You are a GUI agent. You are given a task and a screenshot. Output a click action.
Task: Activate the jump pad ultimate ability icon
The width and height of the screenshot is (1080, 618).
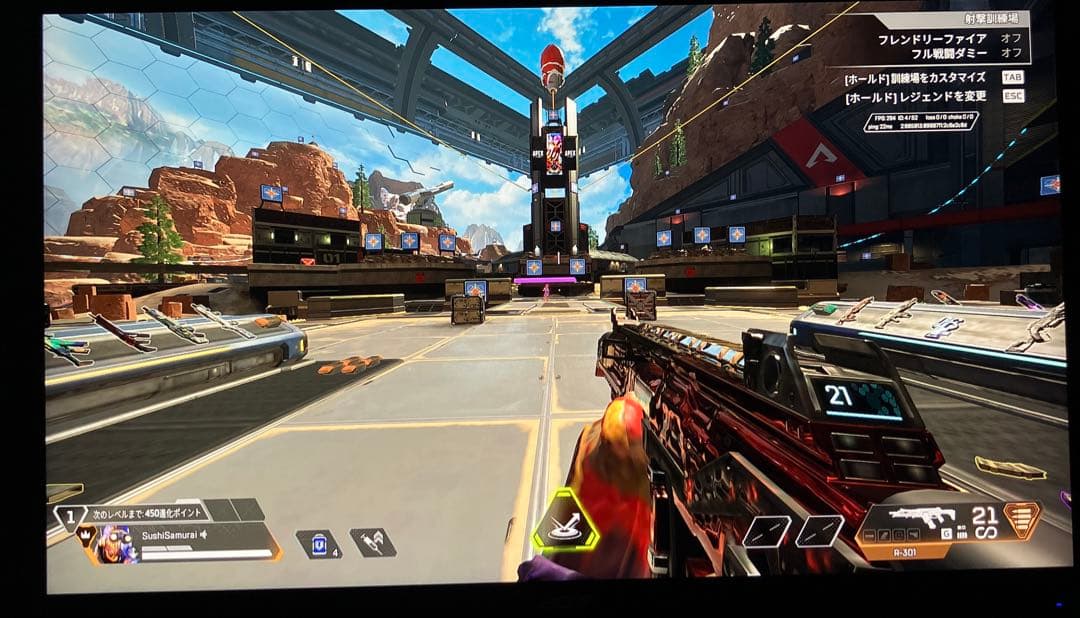(x=565, y=520)
